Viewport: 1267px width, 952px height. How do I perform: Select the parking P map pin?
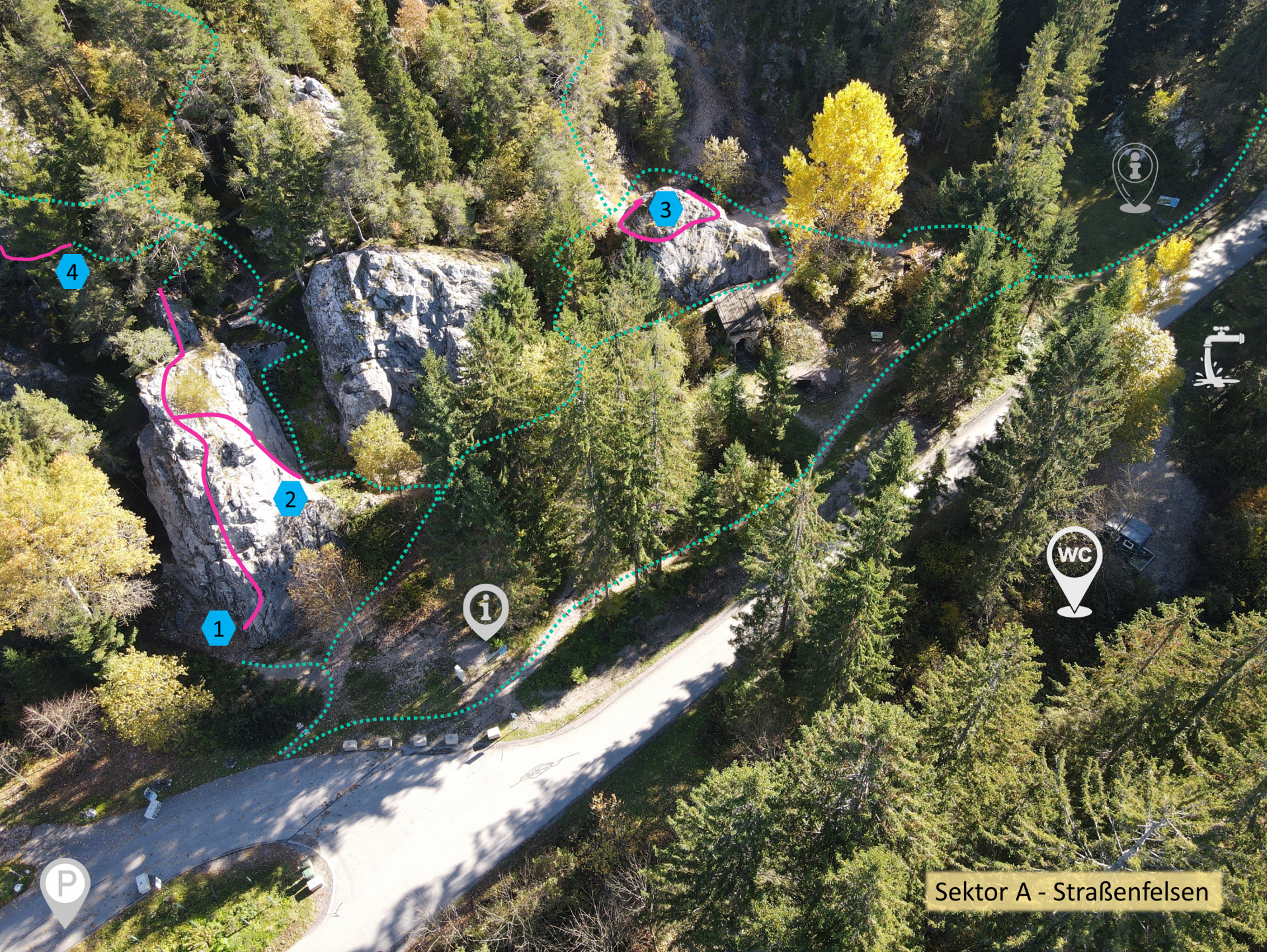(65, 887)
